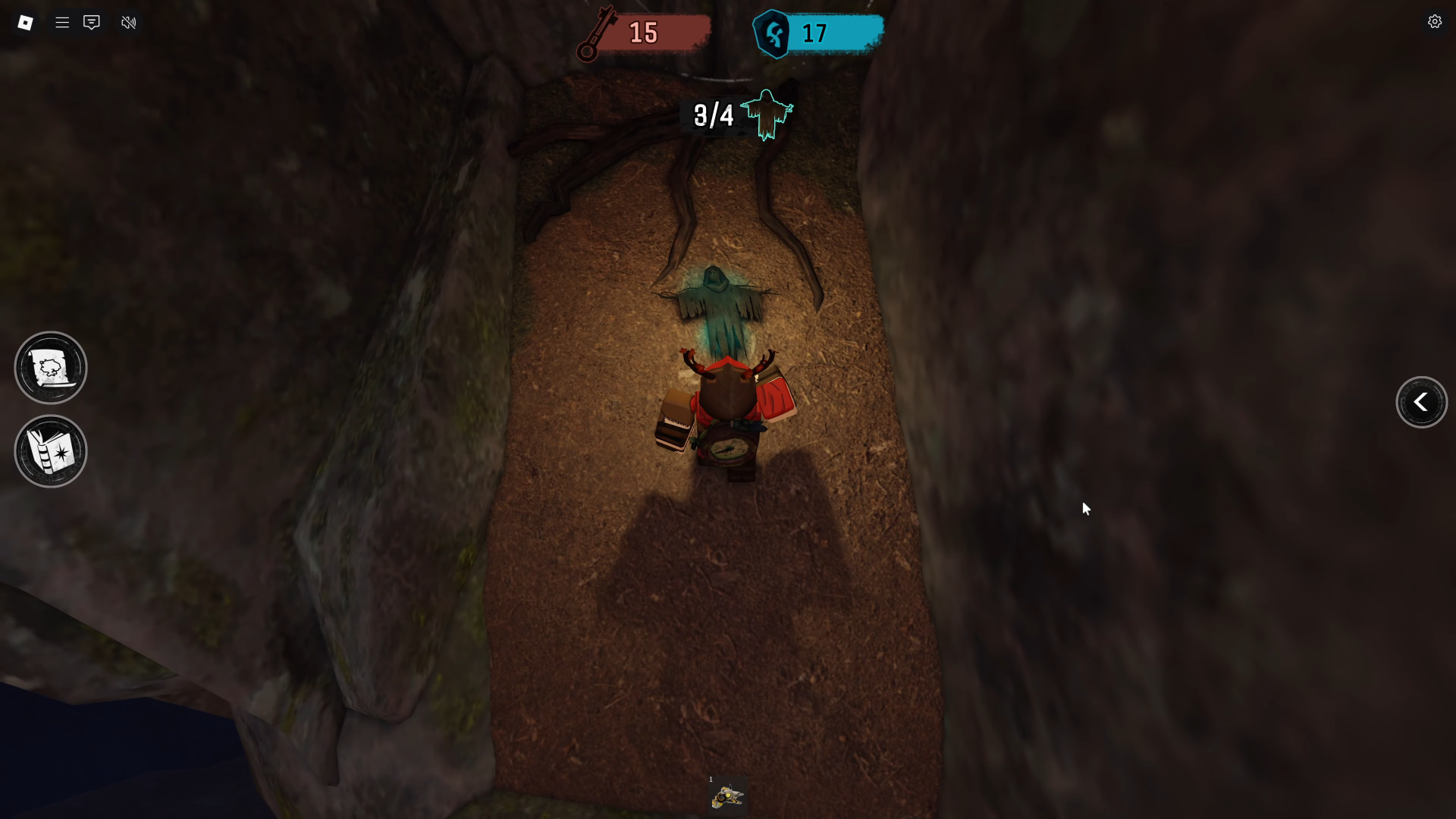Open the map from the left sidebar
The width and height of the screenshot is (1456, 819).
pos(50,367)
